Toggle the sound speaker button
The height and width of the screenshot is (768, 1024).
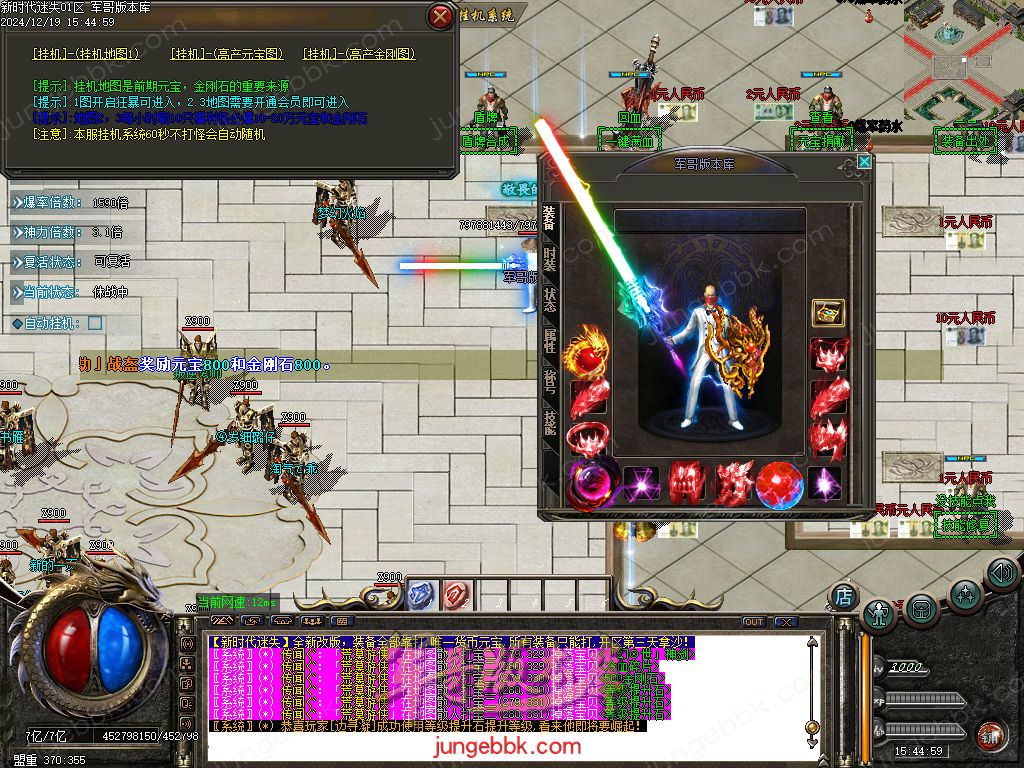[x=1001, y=573]
